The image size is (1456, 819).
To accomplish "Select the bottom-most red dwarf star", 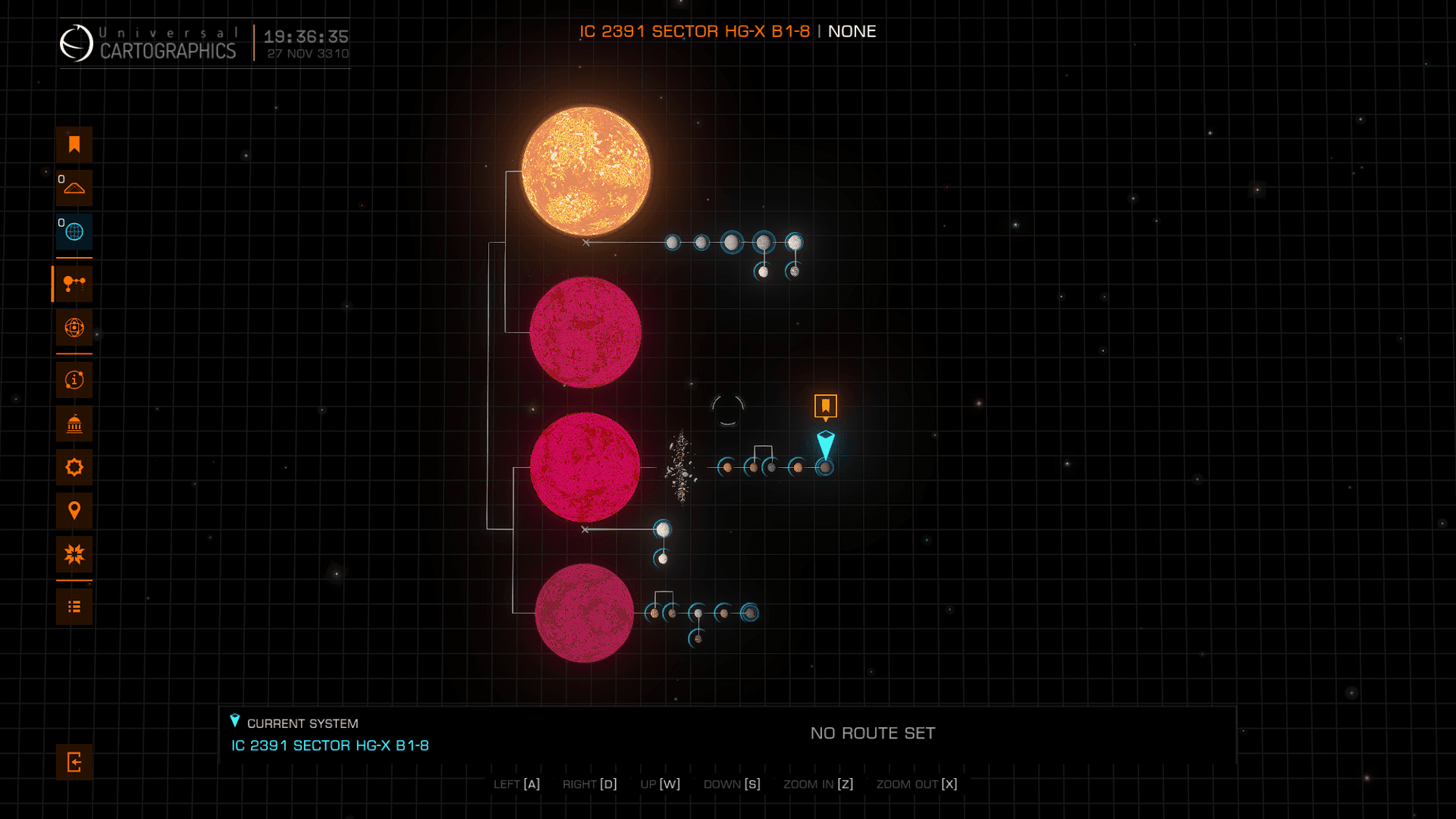I will coord(584,613).
